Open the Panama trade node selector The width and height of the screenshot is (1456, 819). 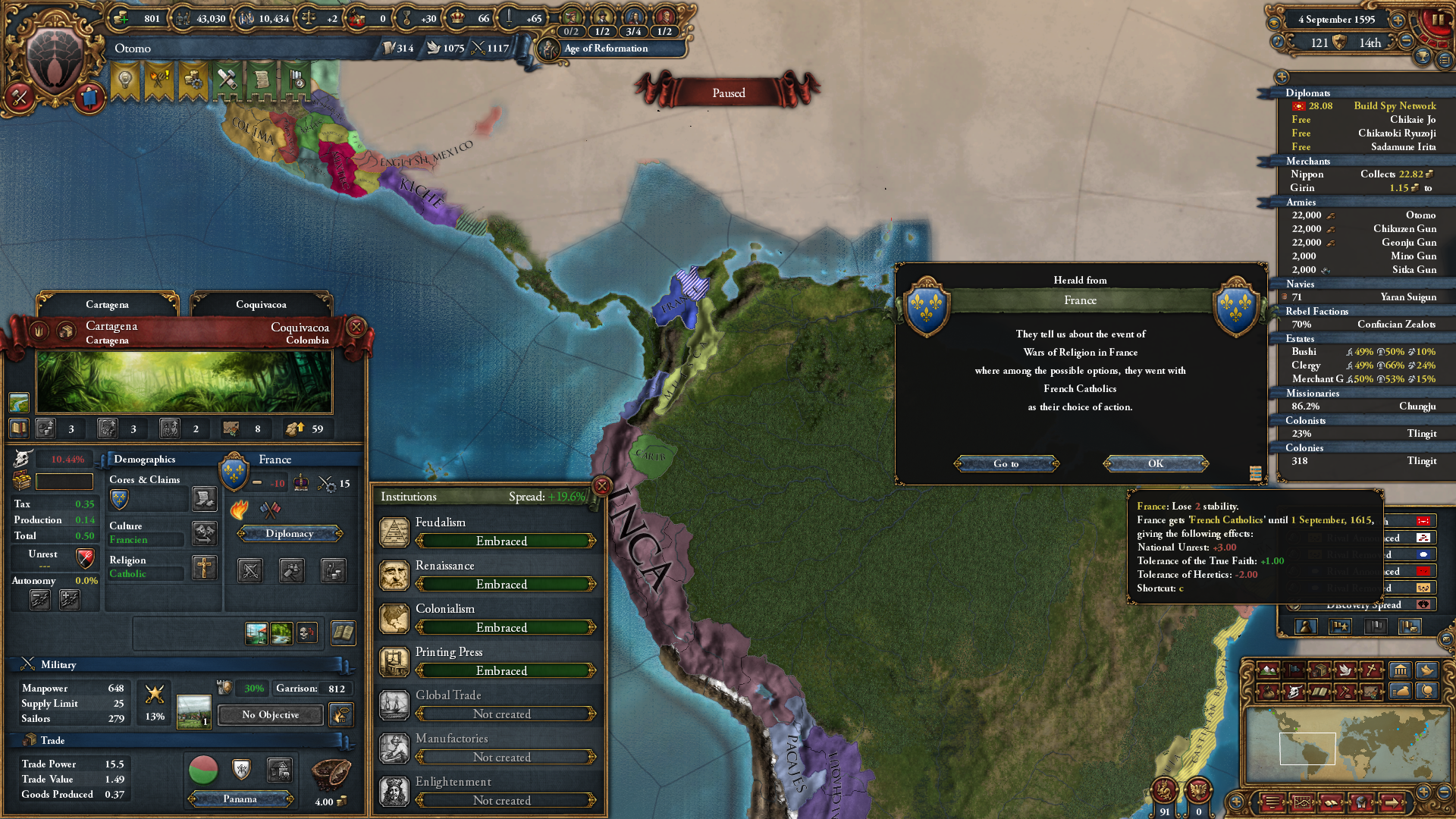point(240,799)
